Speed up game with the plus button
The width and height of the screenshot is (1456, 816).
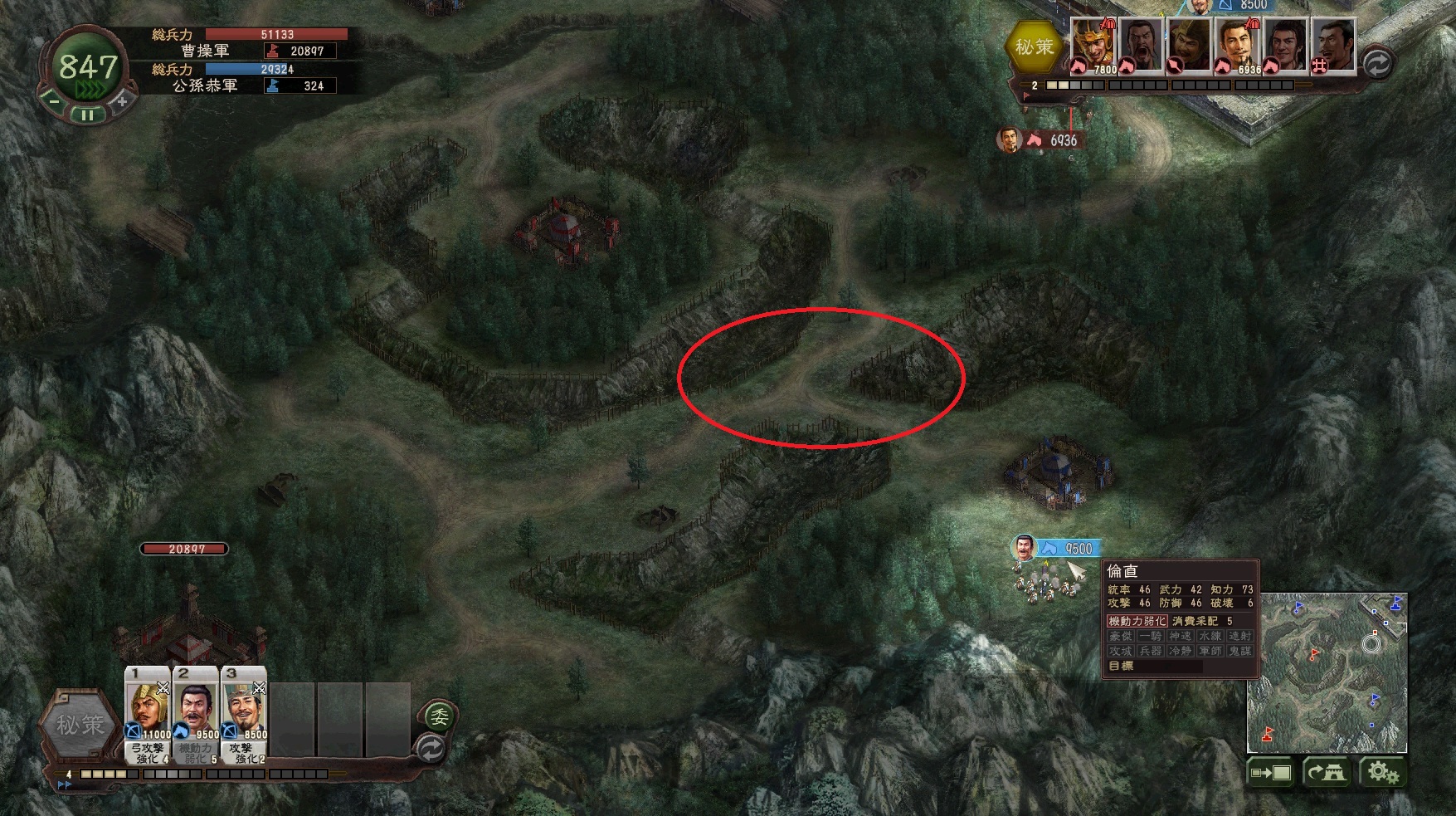click(x=121, y=100)
